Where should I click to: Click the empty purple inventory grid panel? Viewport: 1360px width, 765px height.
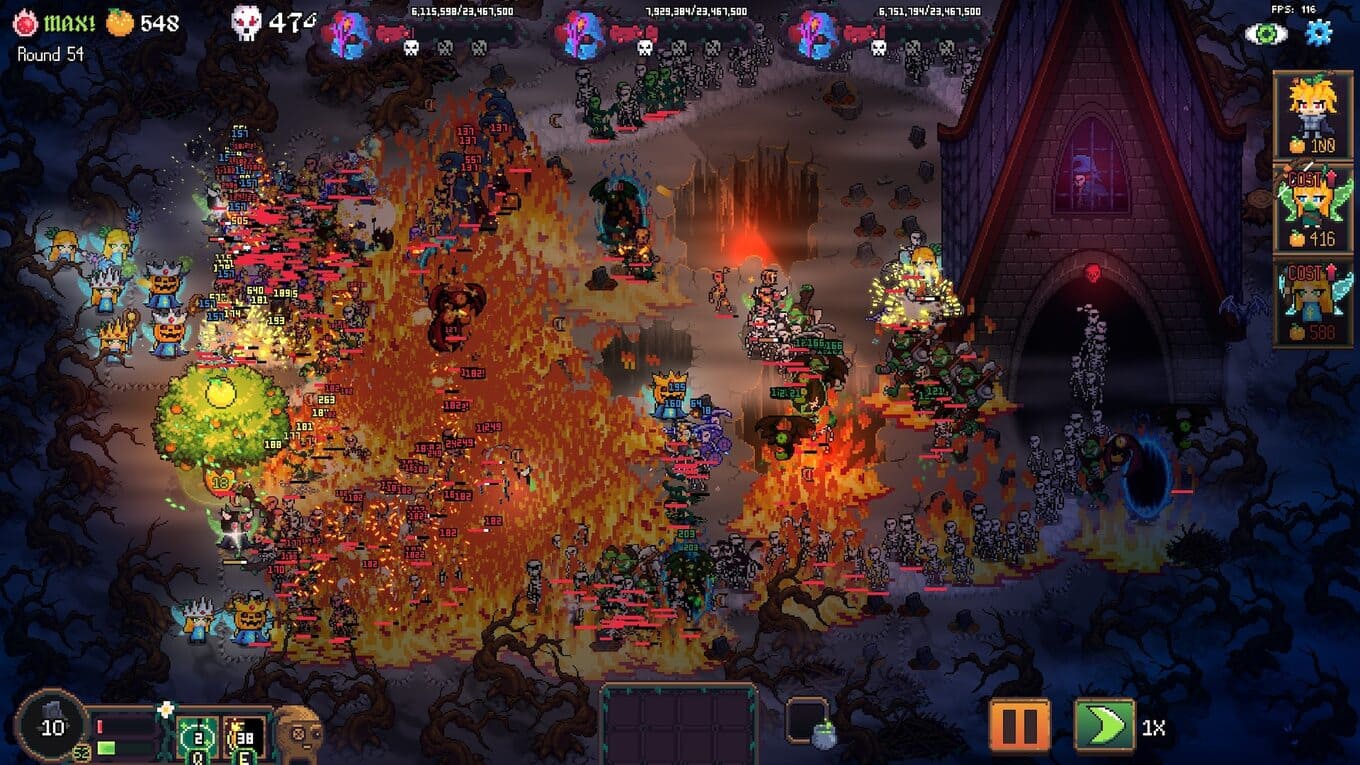(679, 724)
